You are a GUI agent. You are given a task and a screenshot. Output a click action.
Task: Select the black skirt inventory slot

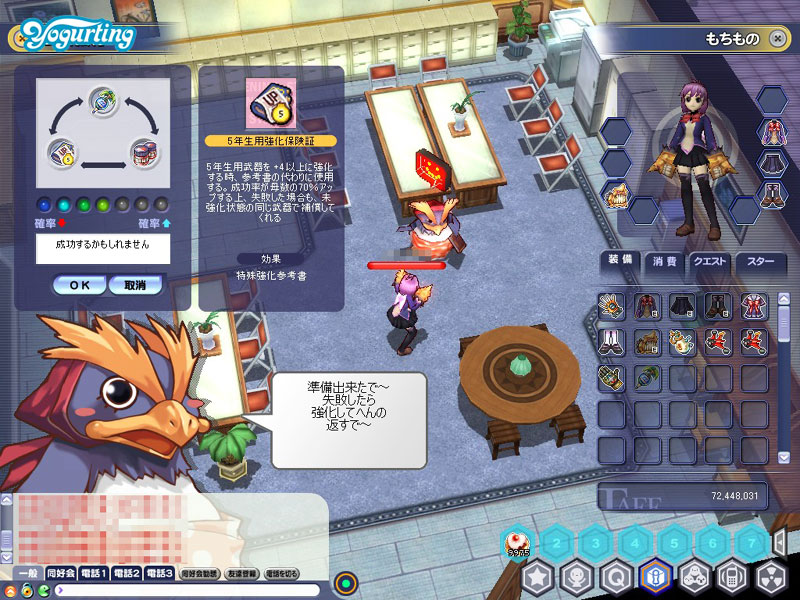682,306
